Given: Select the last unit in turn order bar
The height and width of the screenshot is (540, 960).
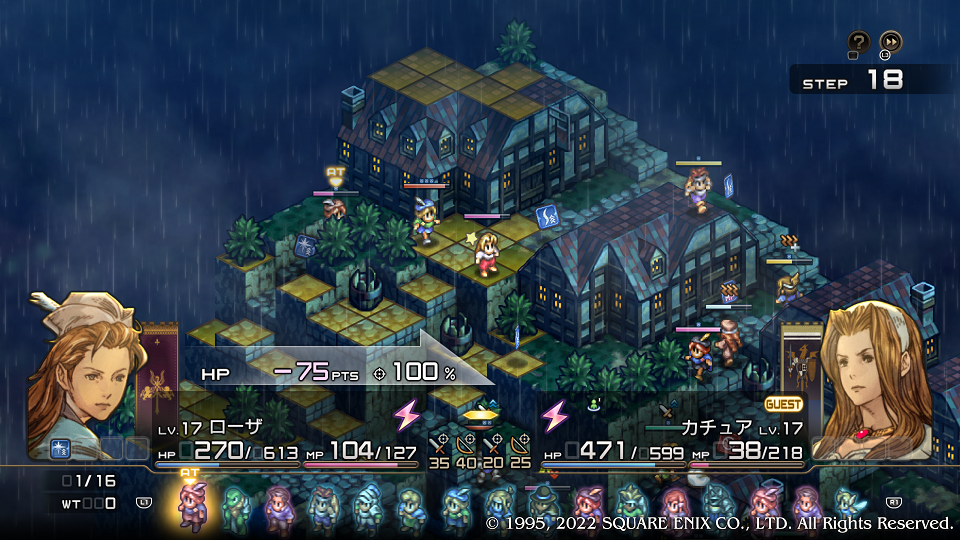Looking at the screenshot, I should [x=846, y=504].
